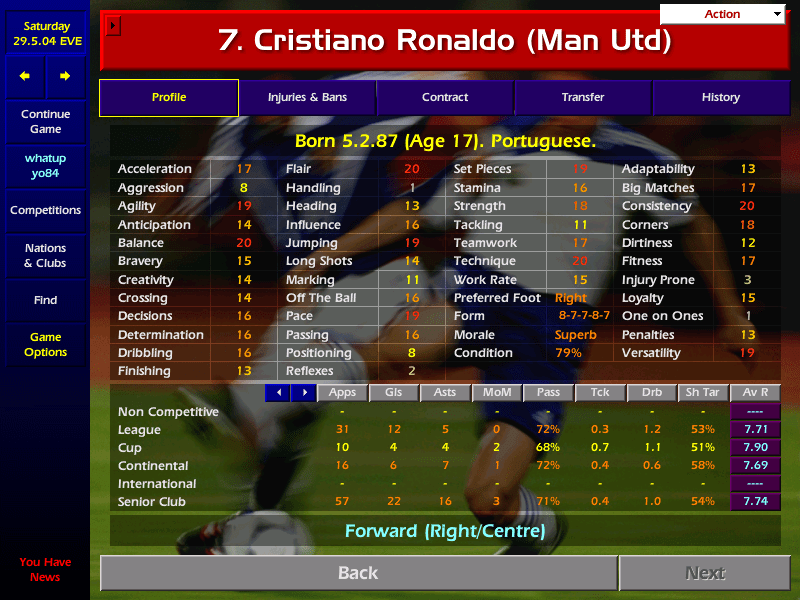Select manager whatup yo84
Screen dimensions: 800x600
(x=45, y=166)
